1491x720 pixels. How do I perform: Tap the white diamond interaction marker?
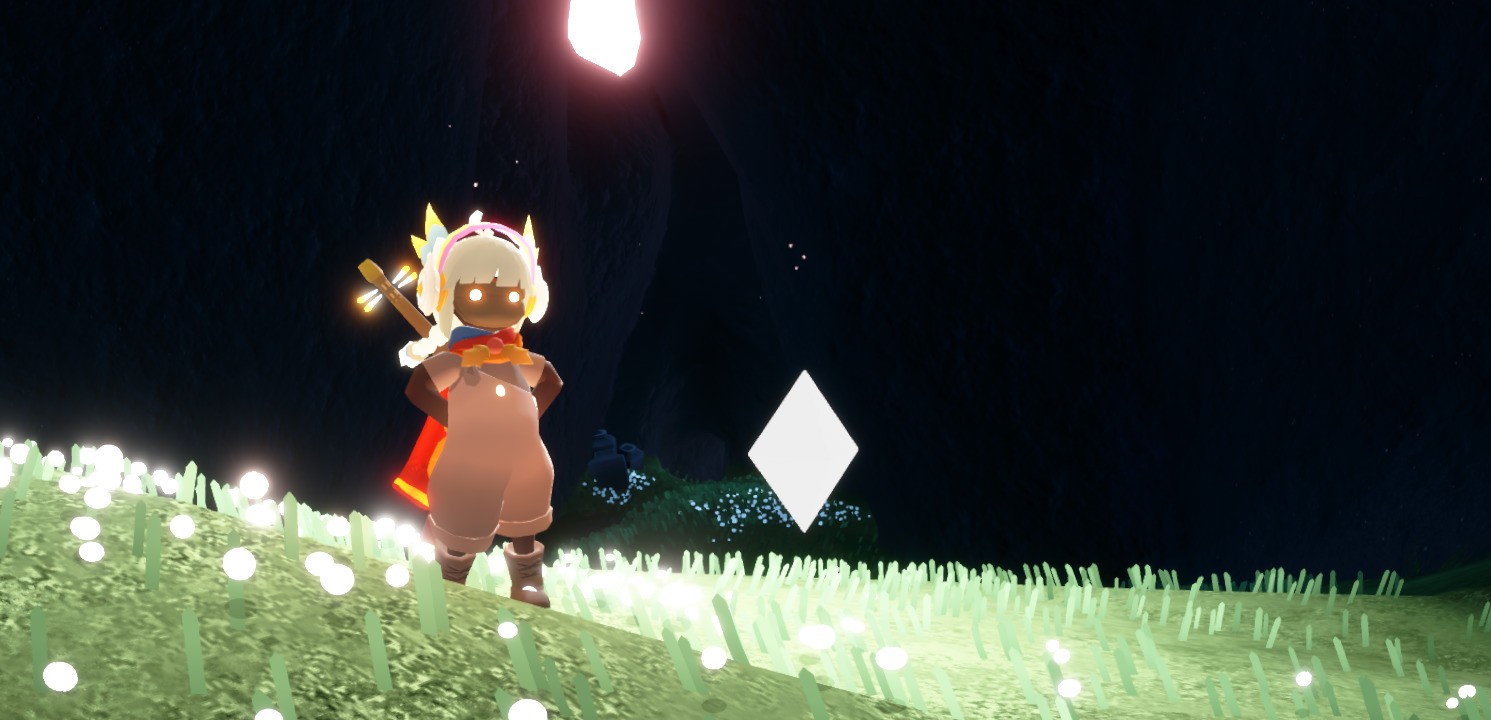(x=803, y=451)
